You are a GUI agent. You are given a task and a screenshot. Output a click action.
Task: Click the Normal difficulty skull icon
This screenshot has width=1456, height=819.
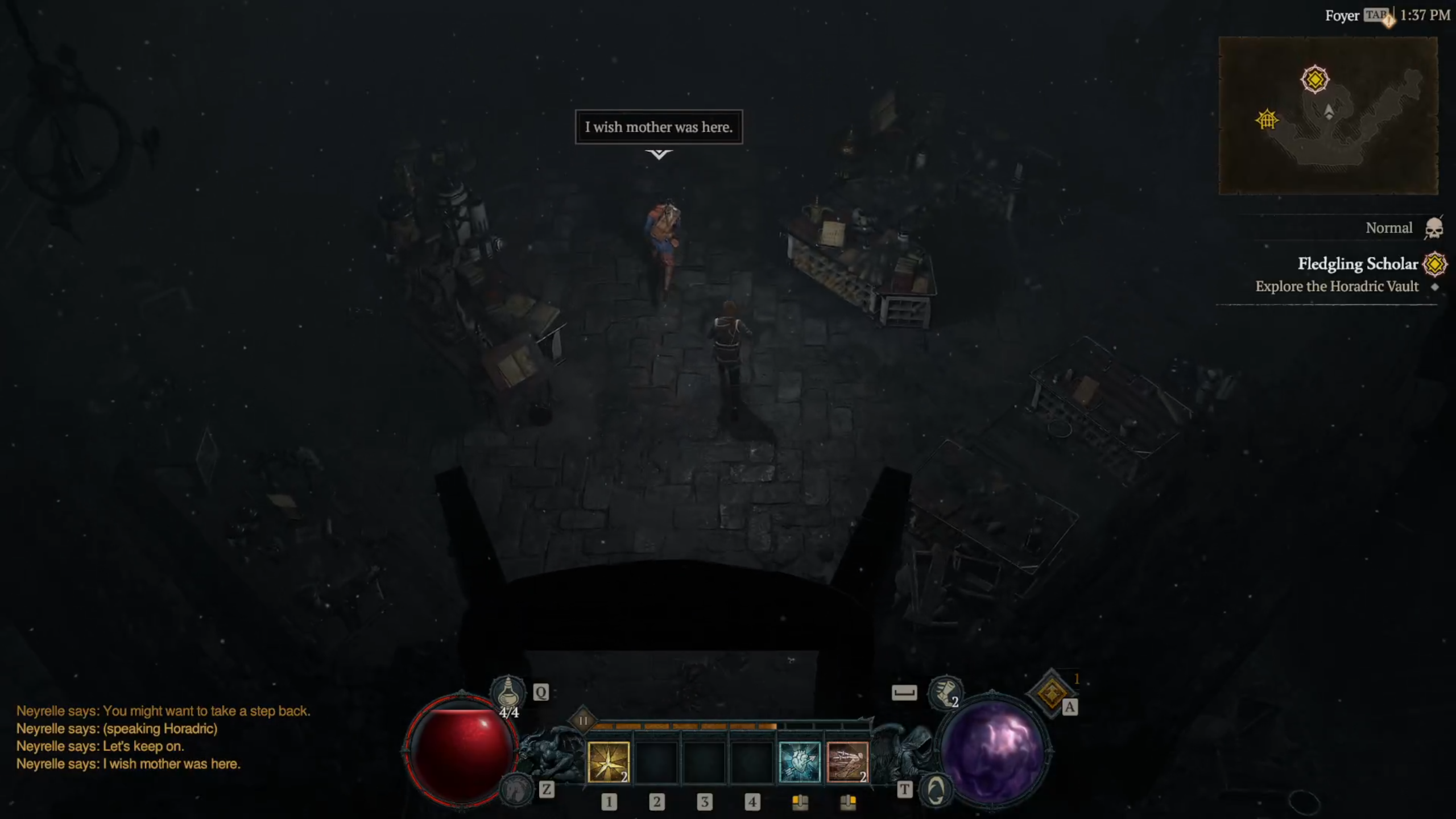point(1434,229)
